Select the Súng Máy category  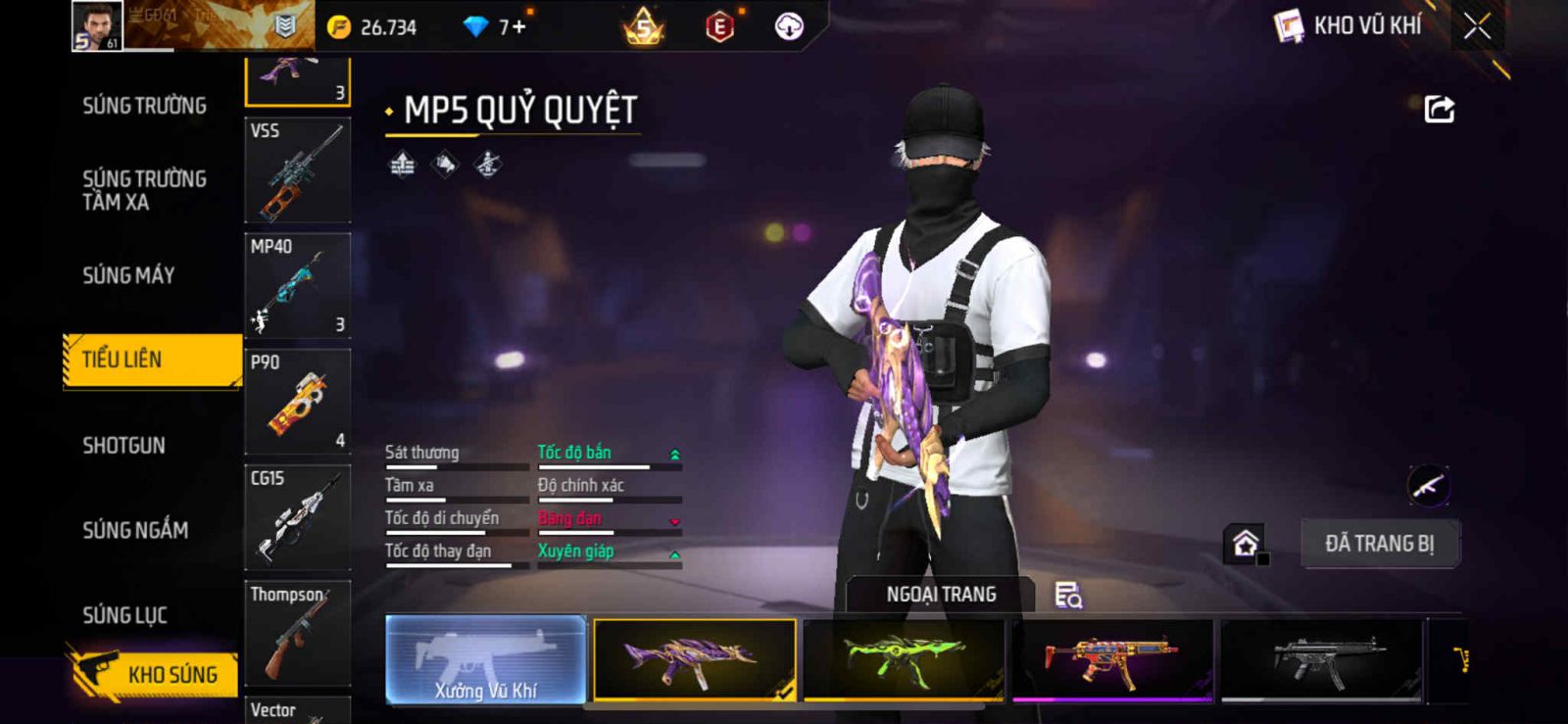click(128, 275)
